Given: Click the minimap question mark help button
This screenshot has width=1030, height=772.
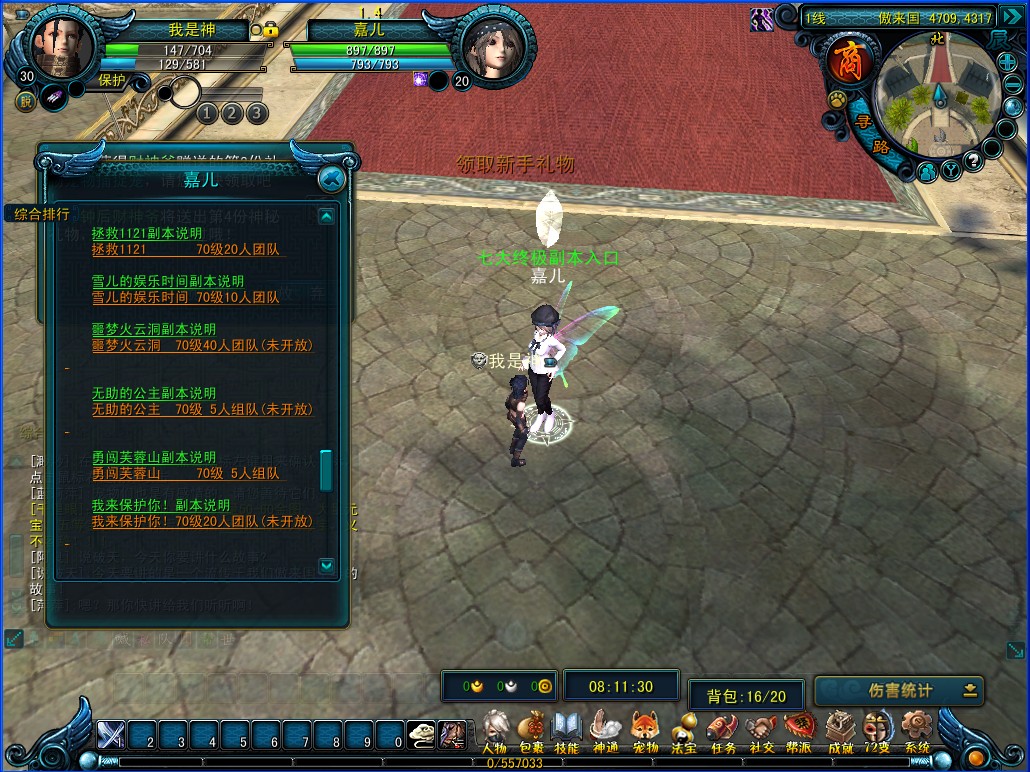Looking at the screenshot, I should [971, 163].
